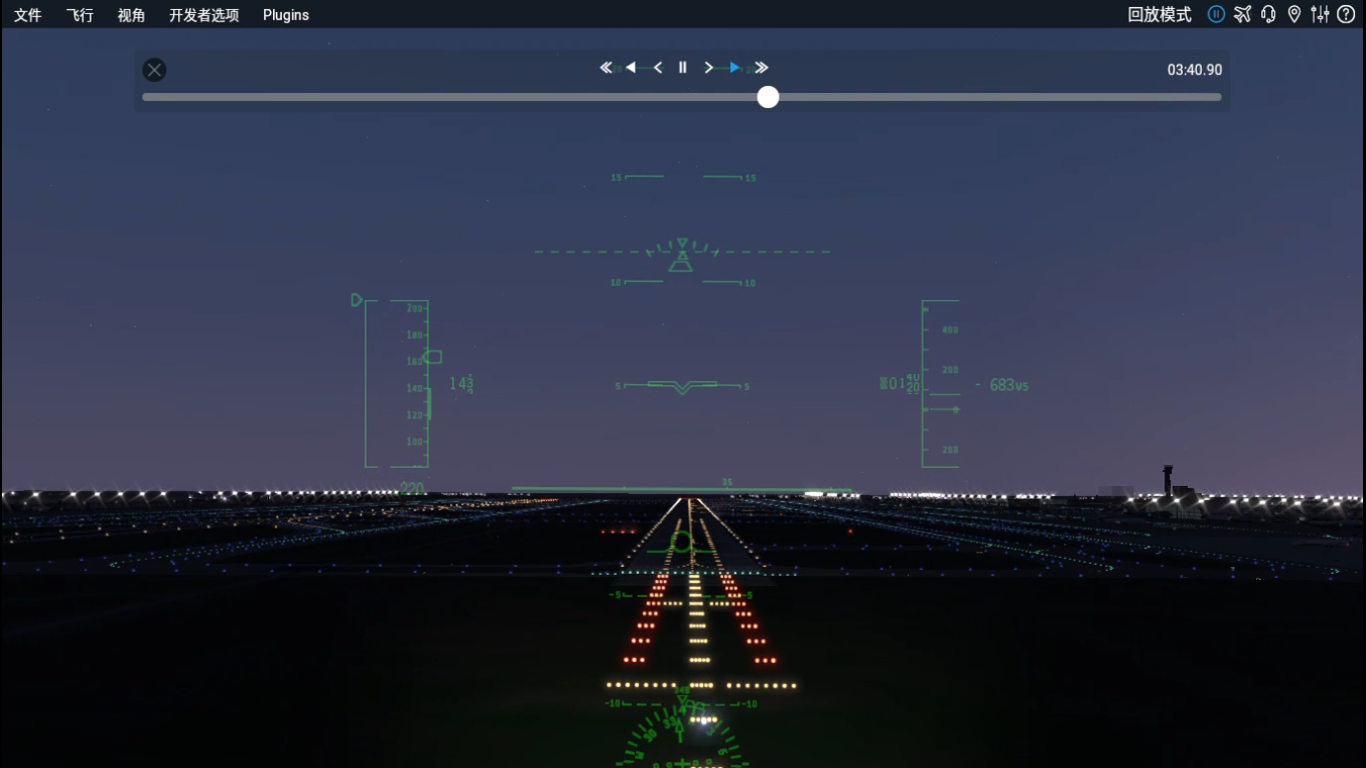Image resolution: width=1366 pixels, height=768 pixels.
Task: Expand the 开发者选项 menu
Action: coord(204,14)
